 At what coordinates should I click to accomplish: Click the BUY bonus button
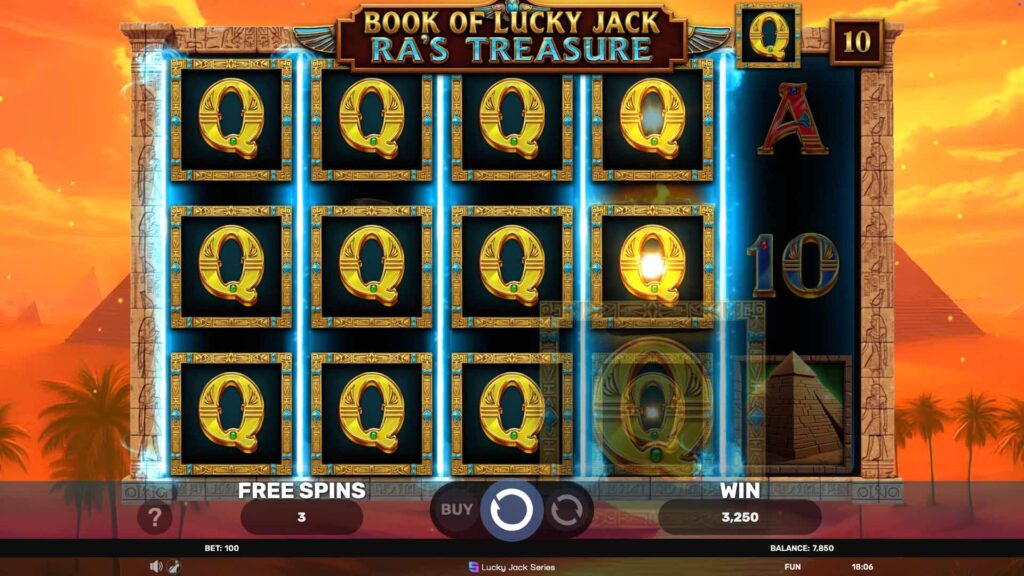(456, 509)
